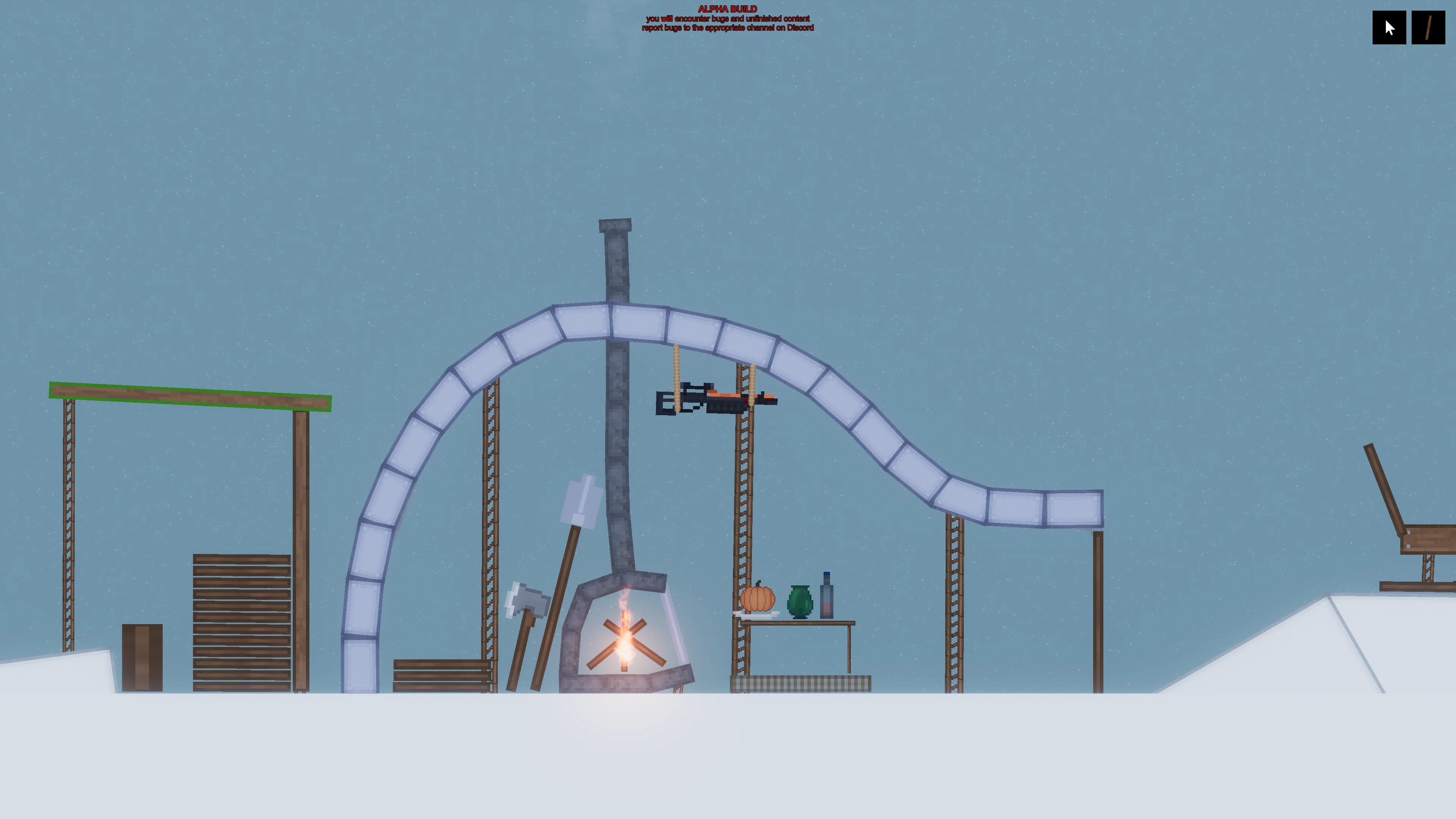Screen dimensions: 1456x819
Task: Click the ALPHA BUILD warning text
Action: [x=727, y=9]
